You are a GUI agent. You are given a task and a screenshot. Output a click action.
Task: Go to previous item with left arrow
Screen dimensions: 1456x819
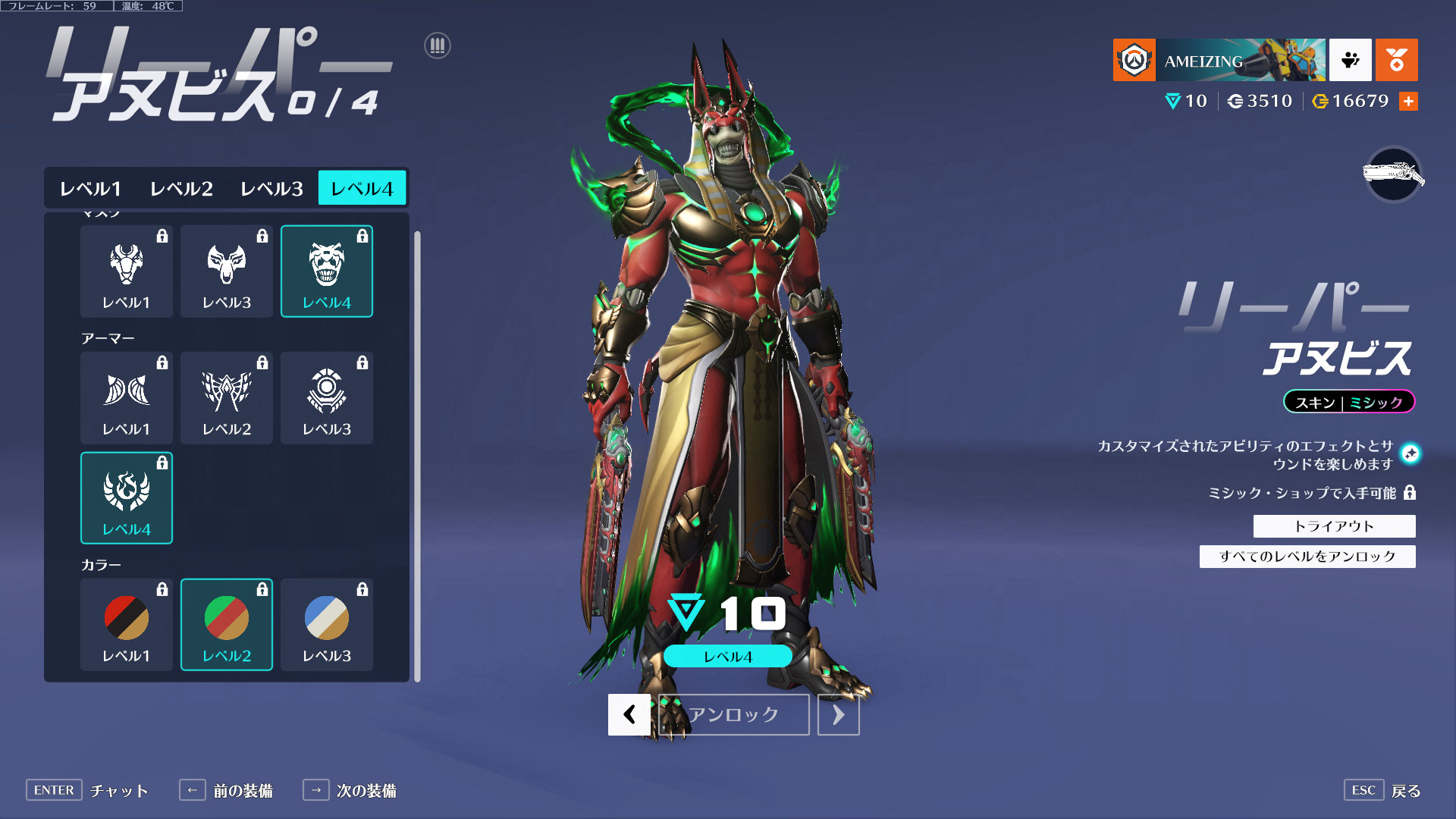[629, 714]
